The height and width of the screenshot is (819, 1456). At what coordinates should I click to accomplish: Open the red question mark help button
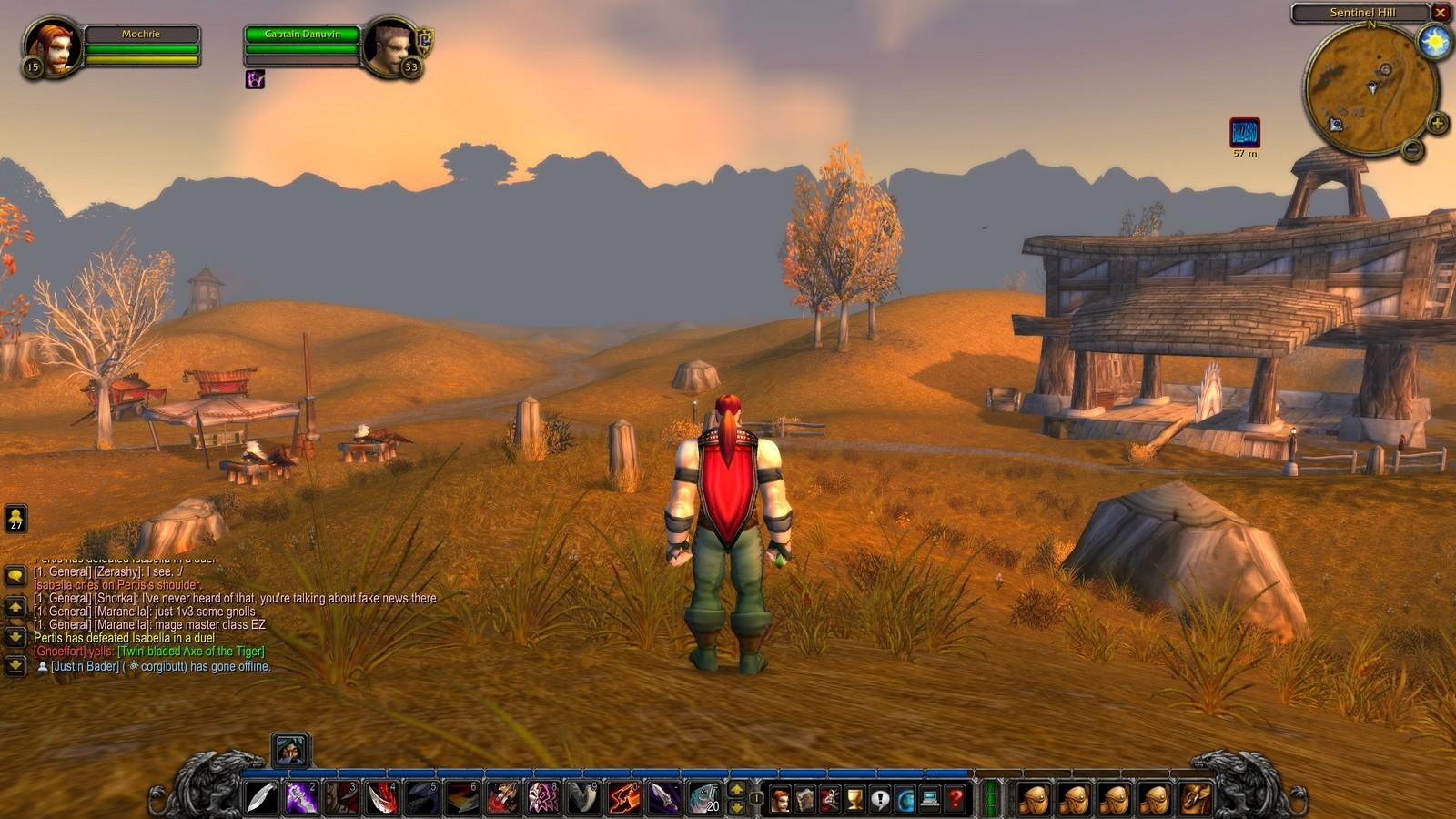[x=955, y=800]
